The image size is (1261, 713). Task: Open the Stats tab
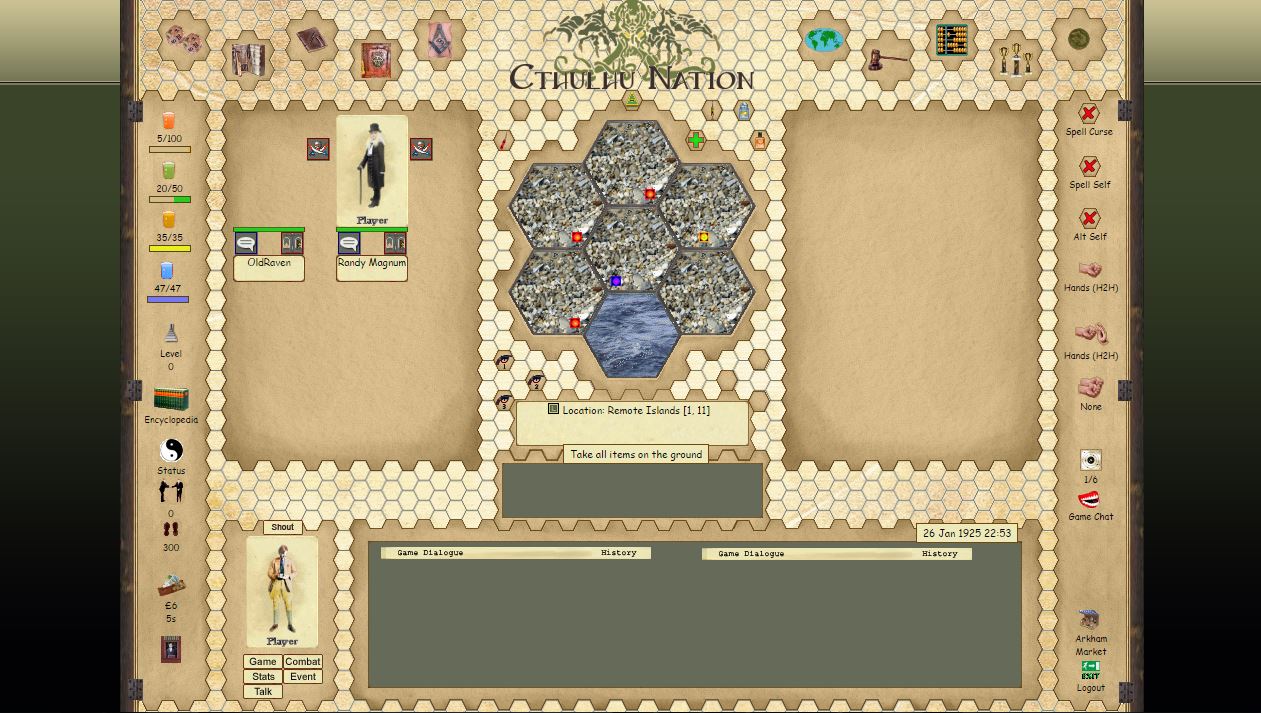point(263,677)
